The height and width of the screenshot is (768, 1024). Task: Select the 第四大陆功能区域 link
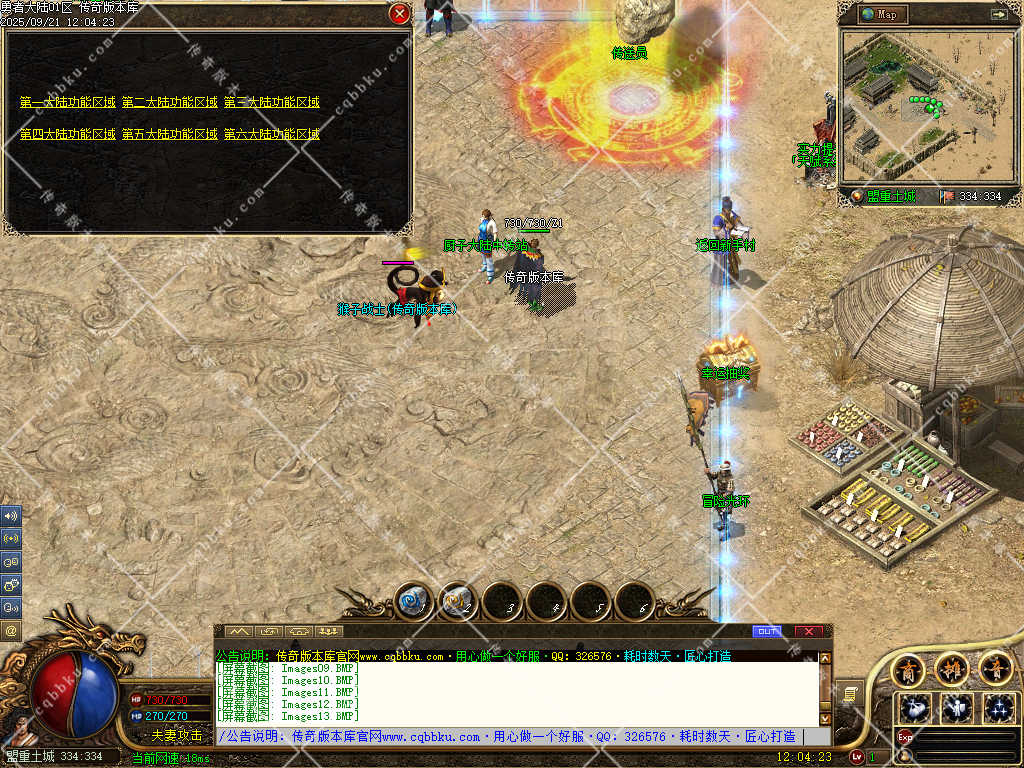(67, 134)
